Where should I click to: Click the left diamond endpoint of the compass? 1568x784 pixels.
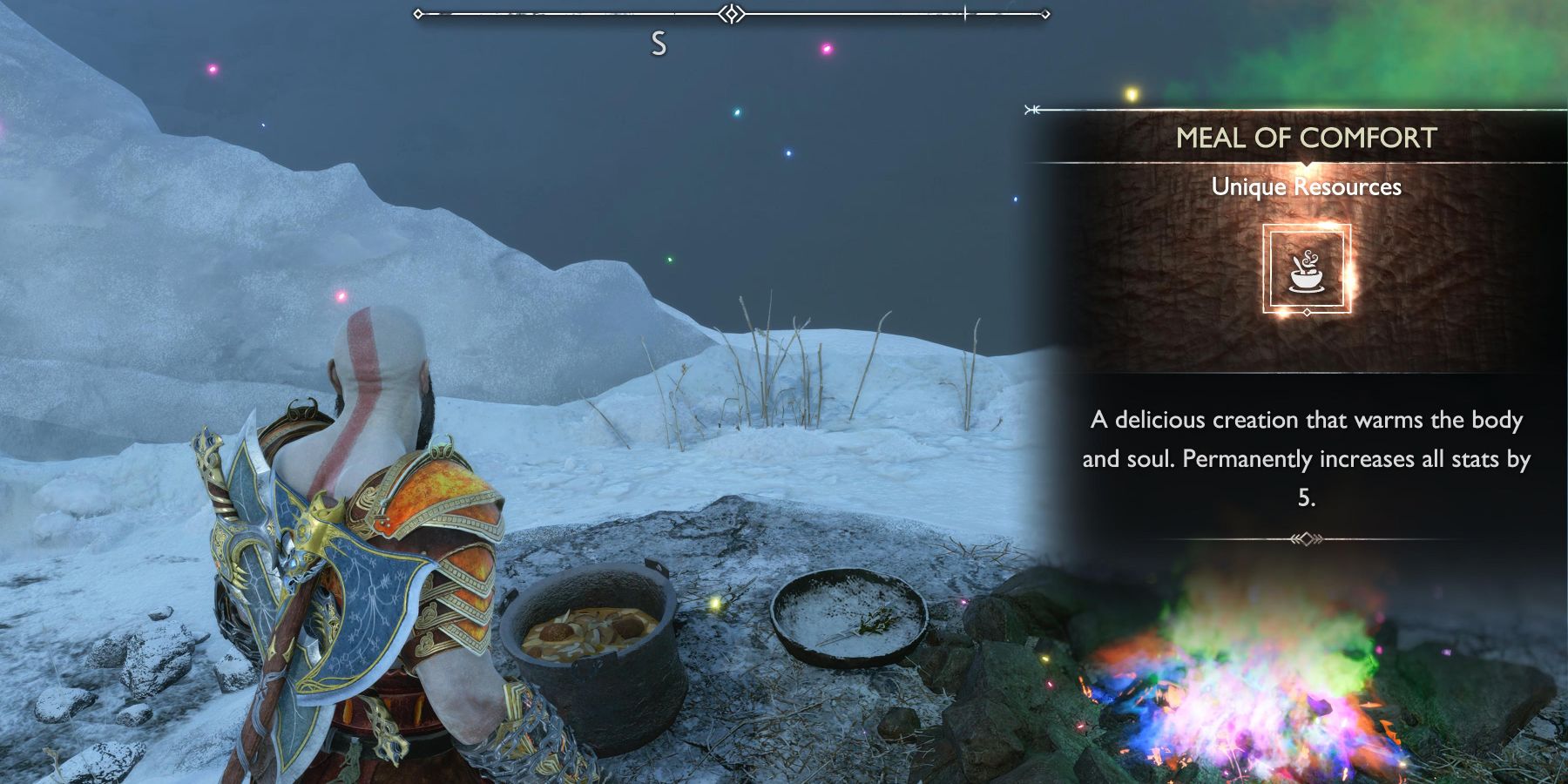(418, 13)
